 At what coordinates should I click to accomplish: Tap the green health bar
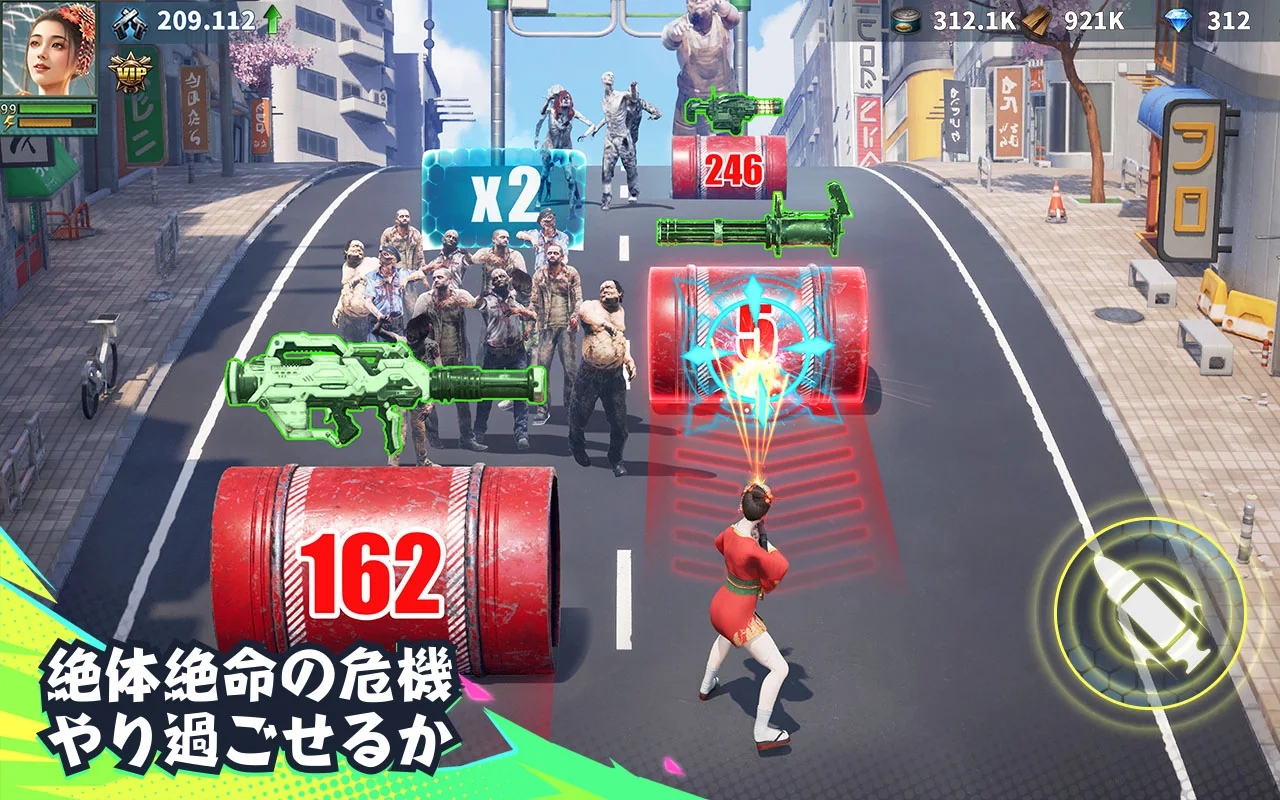(x=55, y=107)
